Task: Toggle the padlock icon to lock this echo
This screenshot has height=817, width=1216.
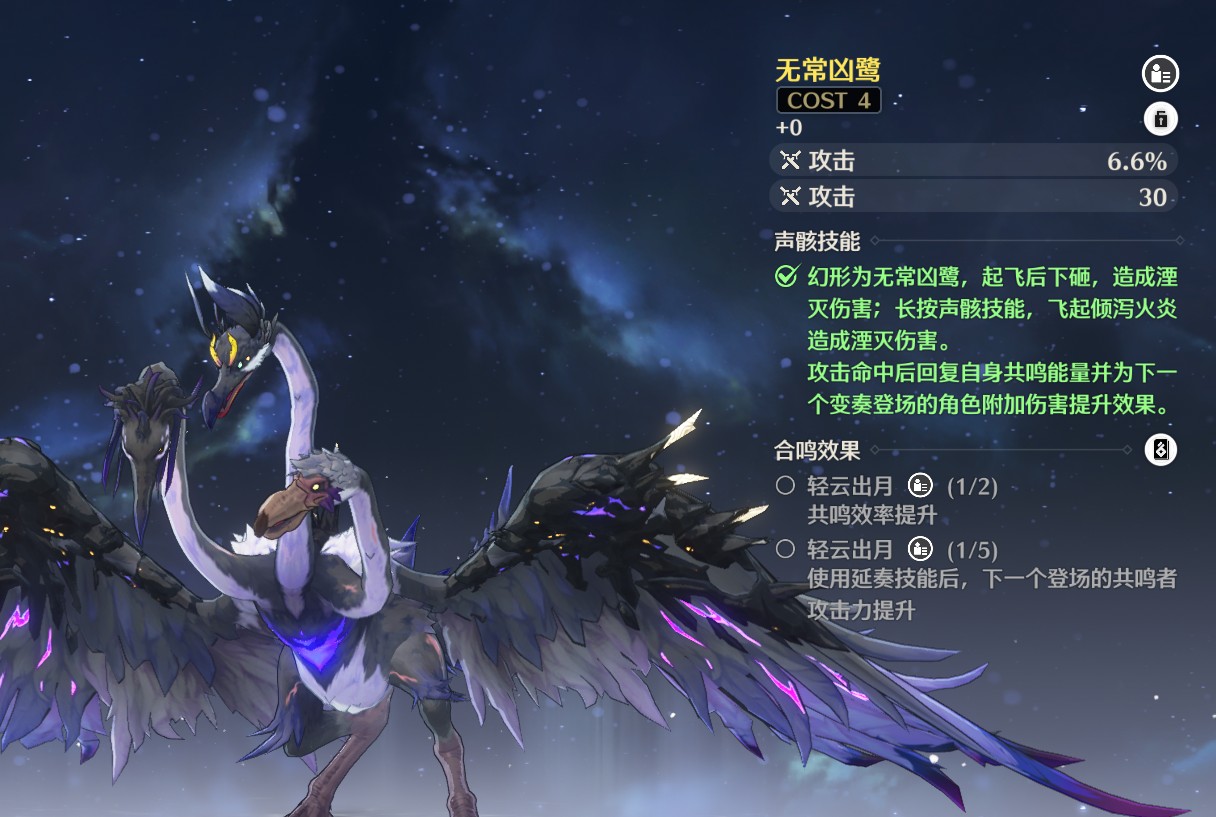Action: tap(1160, 119)
